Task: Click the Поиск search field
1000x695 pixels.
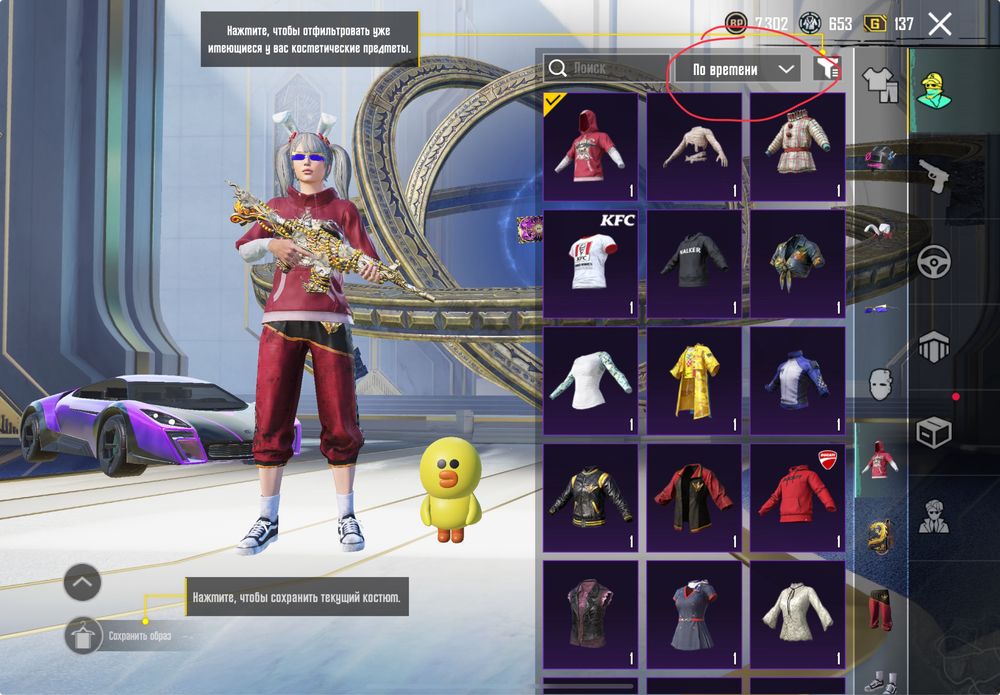Action: [605, 68]
